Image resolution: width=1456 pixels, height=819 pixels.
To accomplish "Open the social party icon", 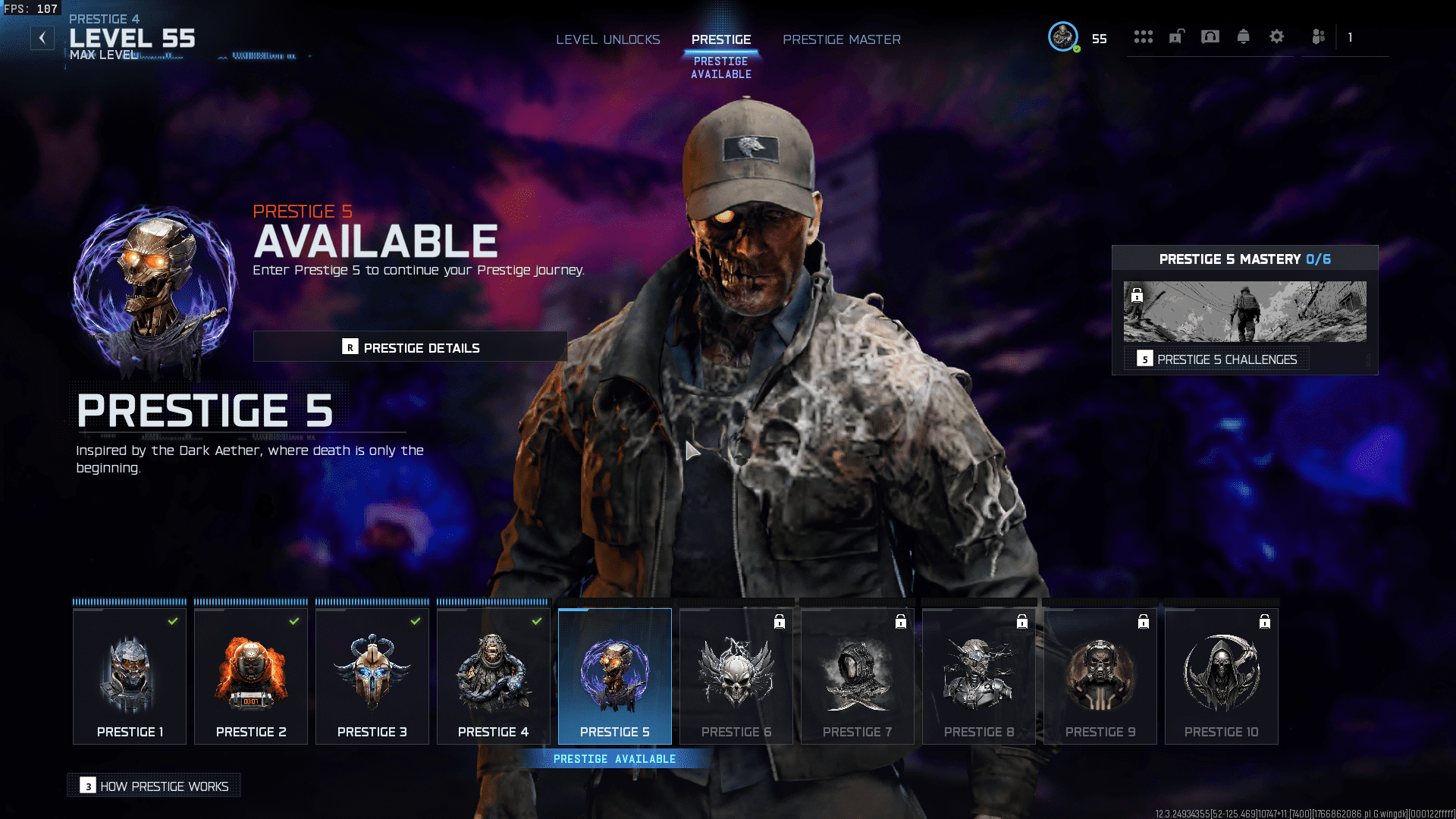I will tap(1318, 36).
